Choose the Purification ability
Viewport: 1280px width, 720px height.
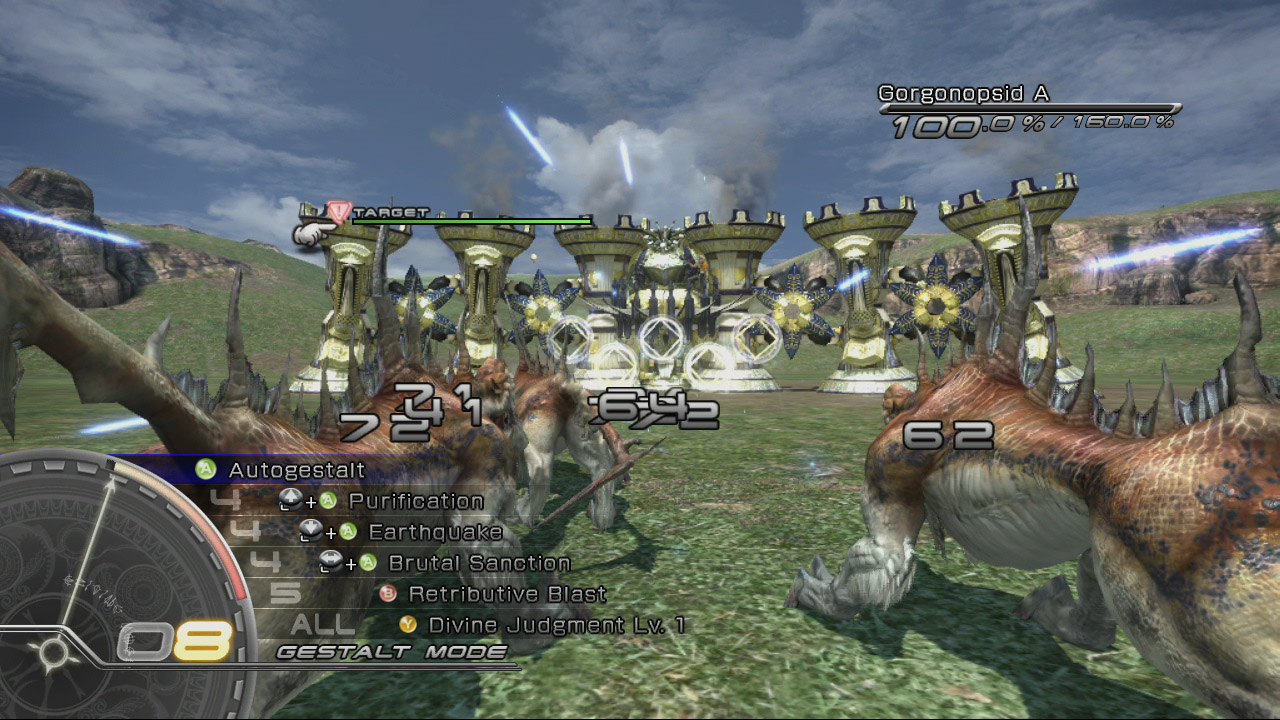click(x=415, y=501)
